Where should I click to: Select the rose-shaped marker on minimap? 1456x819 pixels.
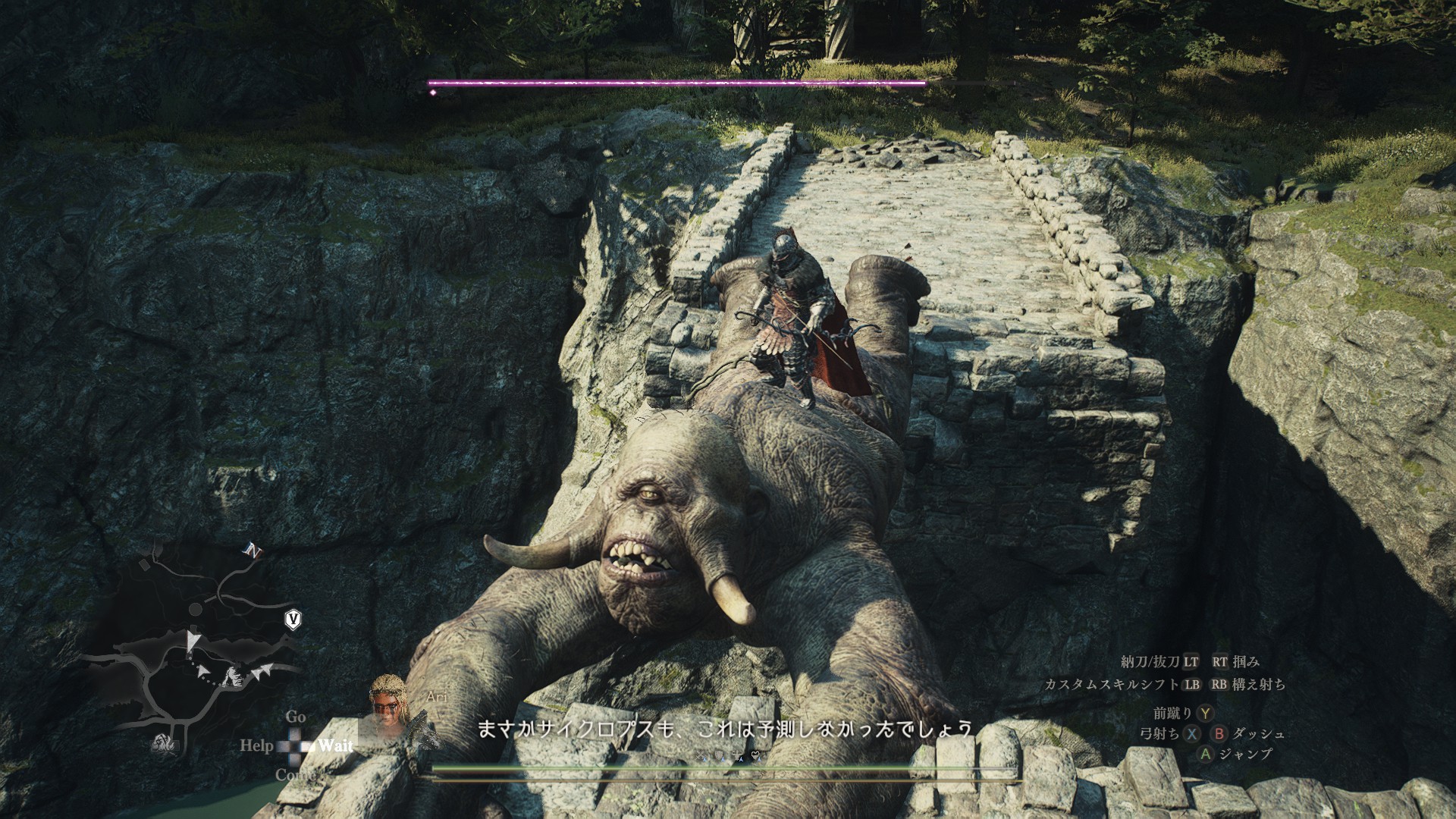[x=163, y=745]
